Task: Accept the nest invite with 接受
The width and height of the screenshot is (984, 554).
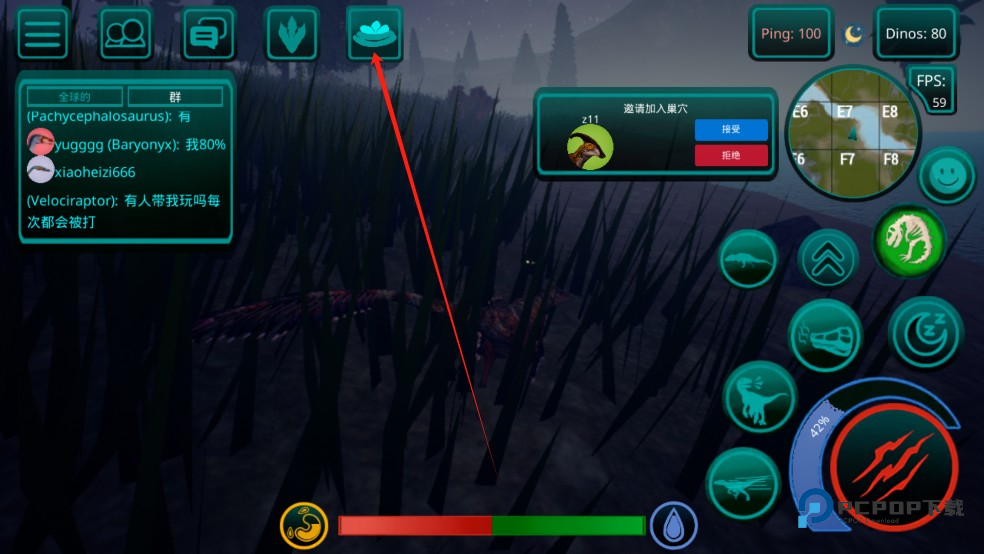Action: point(731,130)
